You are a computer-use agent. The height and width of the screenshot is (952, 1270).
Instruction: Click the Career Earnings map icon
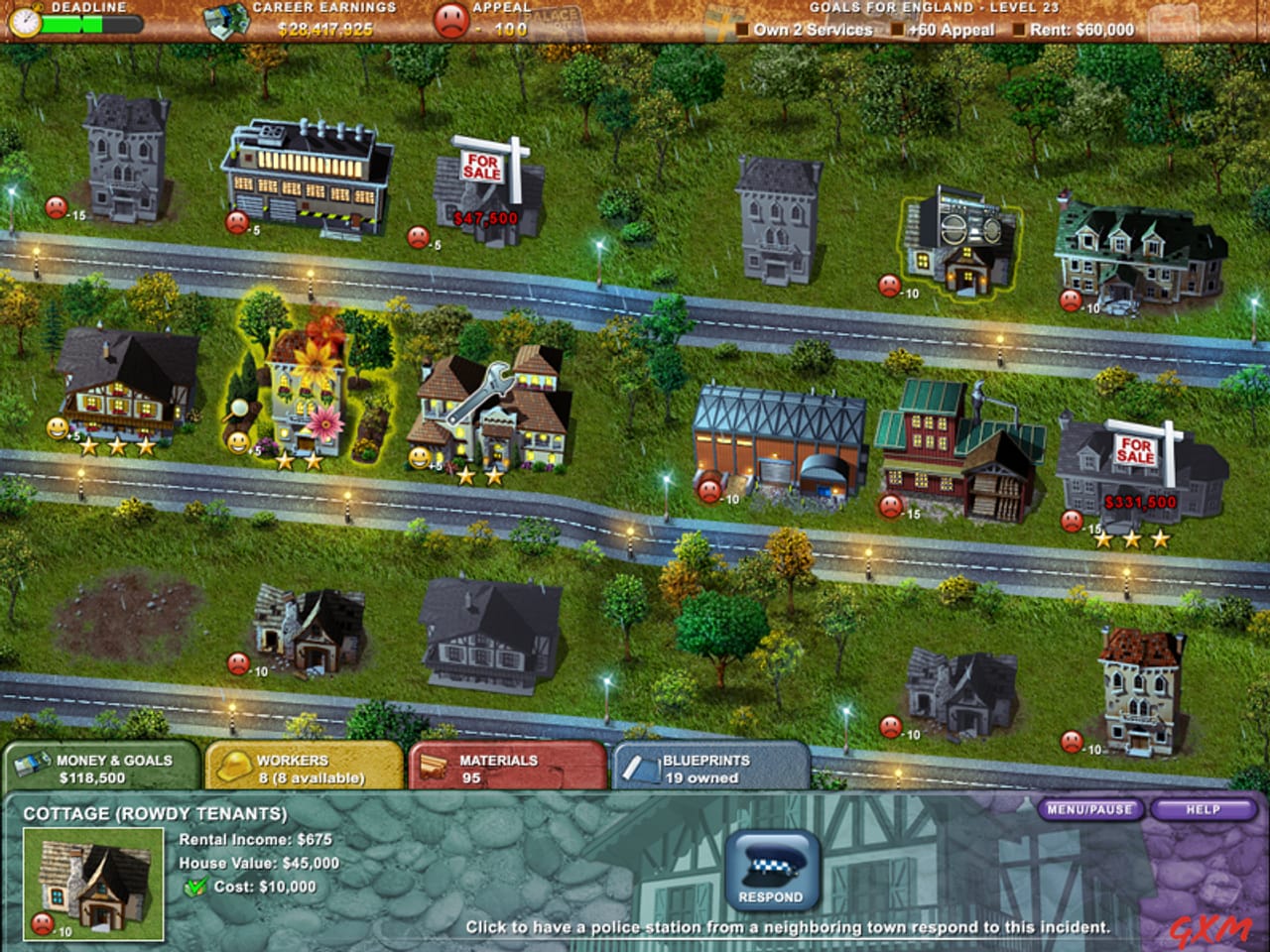pyautogui.click(x=222, y=18)
